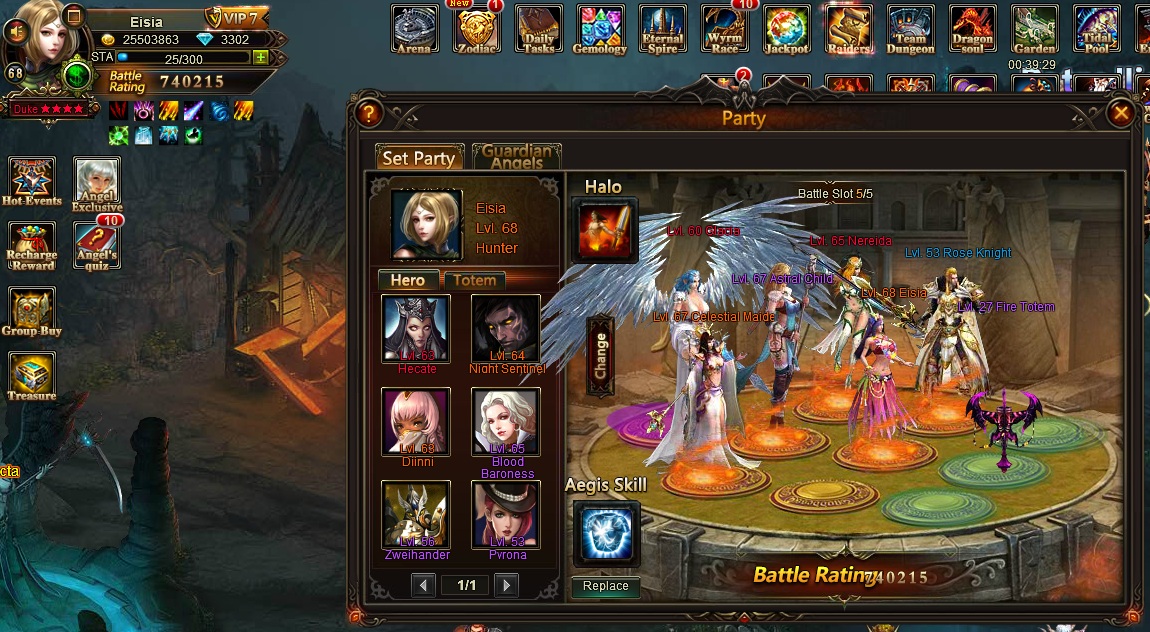This screenshot has width=1150, height=632.
Task: Click the Change formation button
Action: pos(600,356)
